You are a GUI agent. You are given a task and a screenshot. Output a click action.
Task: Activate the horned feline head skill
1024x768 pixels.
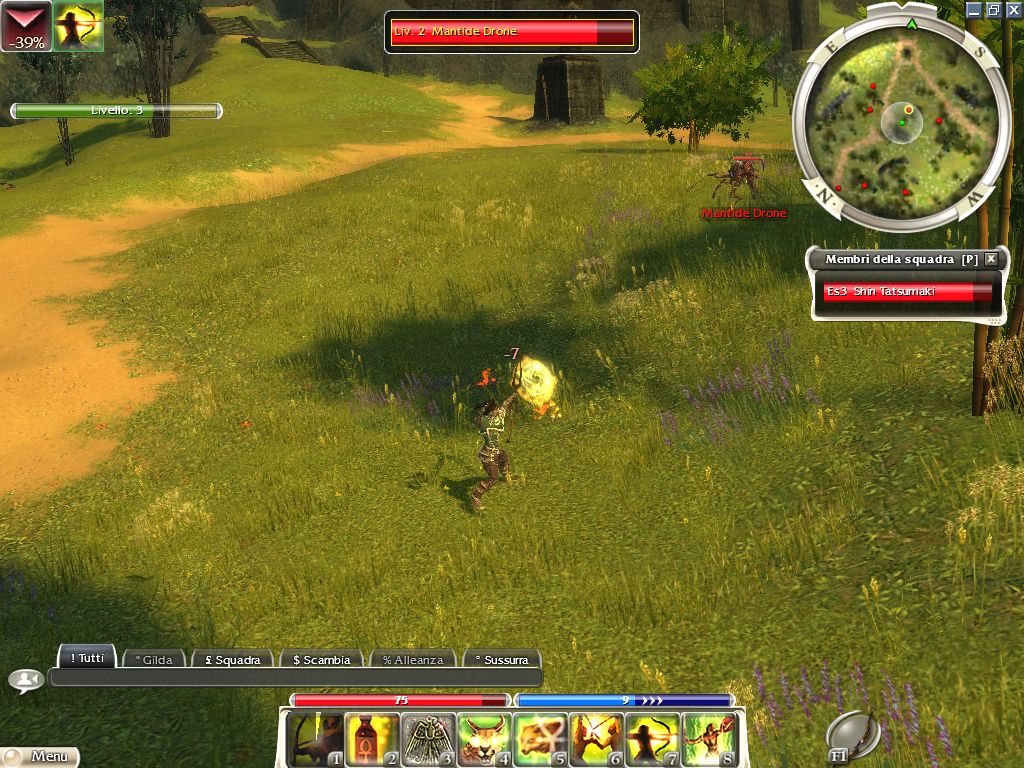pos(484,739)
